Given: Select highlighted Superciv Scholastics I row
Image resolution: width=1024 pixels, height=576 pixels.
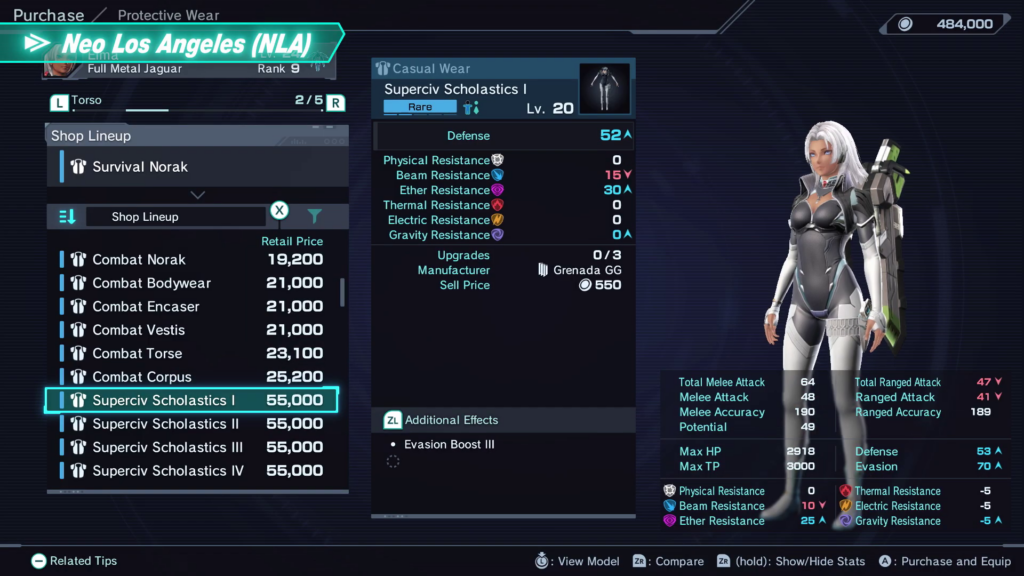Looking at the screenshot, I should pyautogui.click(x=192, y=400).
